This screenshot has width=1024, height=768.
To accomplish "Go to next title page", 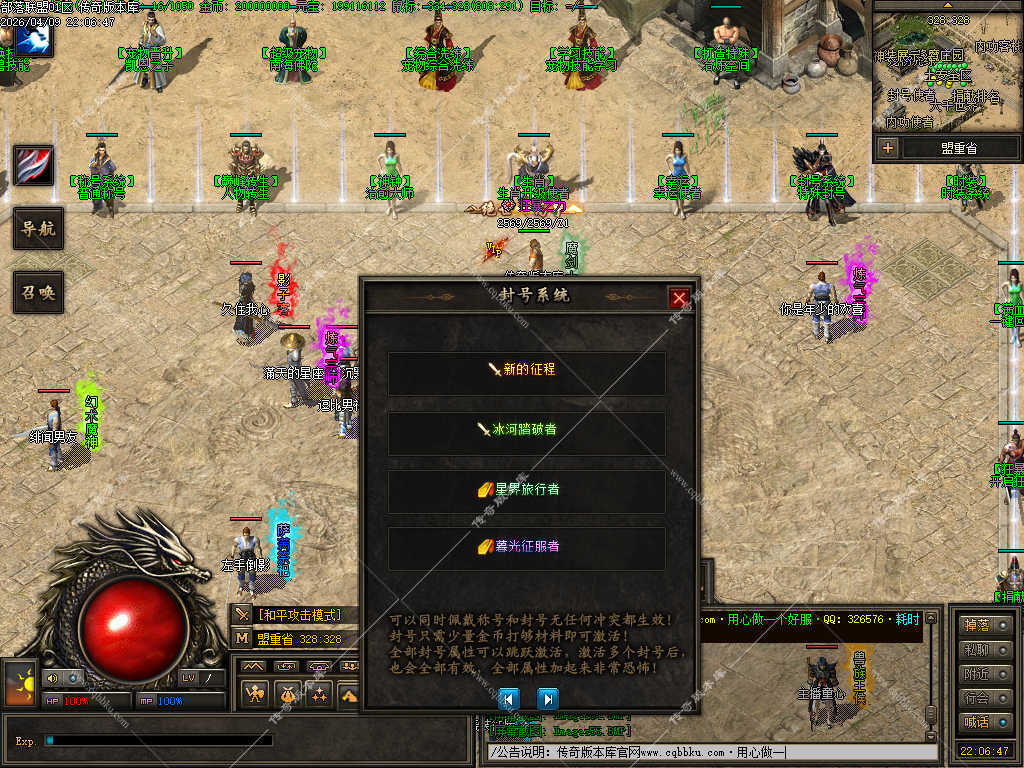I will coord(547,698).
